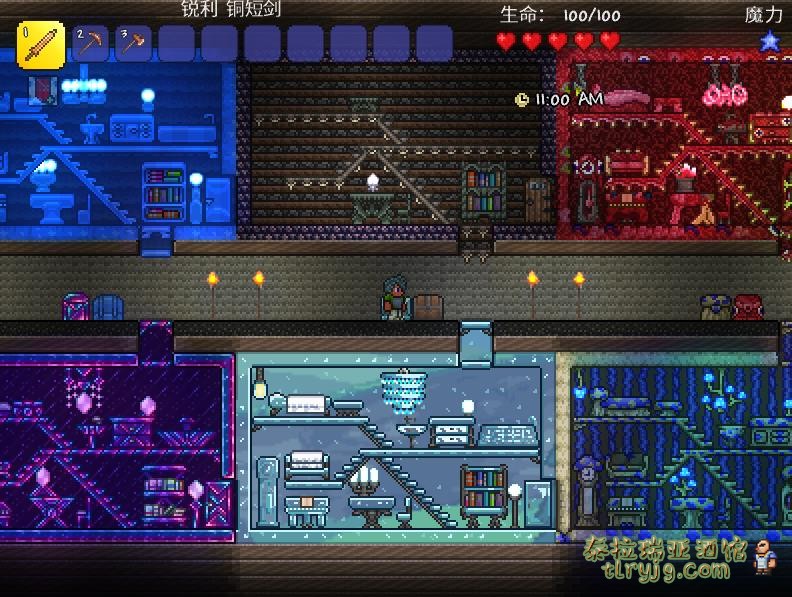Select the copper shortsword hotbar slot
792x597 pixels.
(41, 45)
